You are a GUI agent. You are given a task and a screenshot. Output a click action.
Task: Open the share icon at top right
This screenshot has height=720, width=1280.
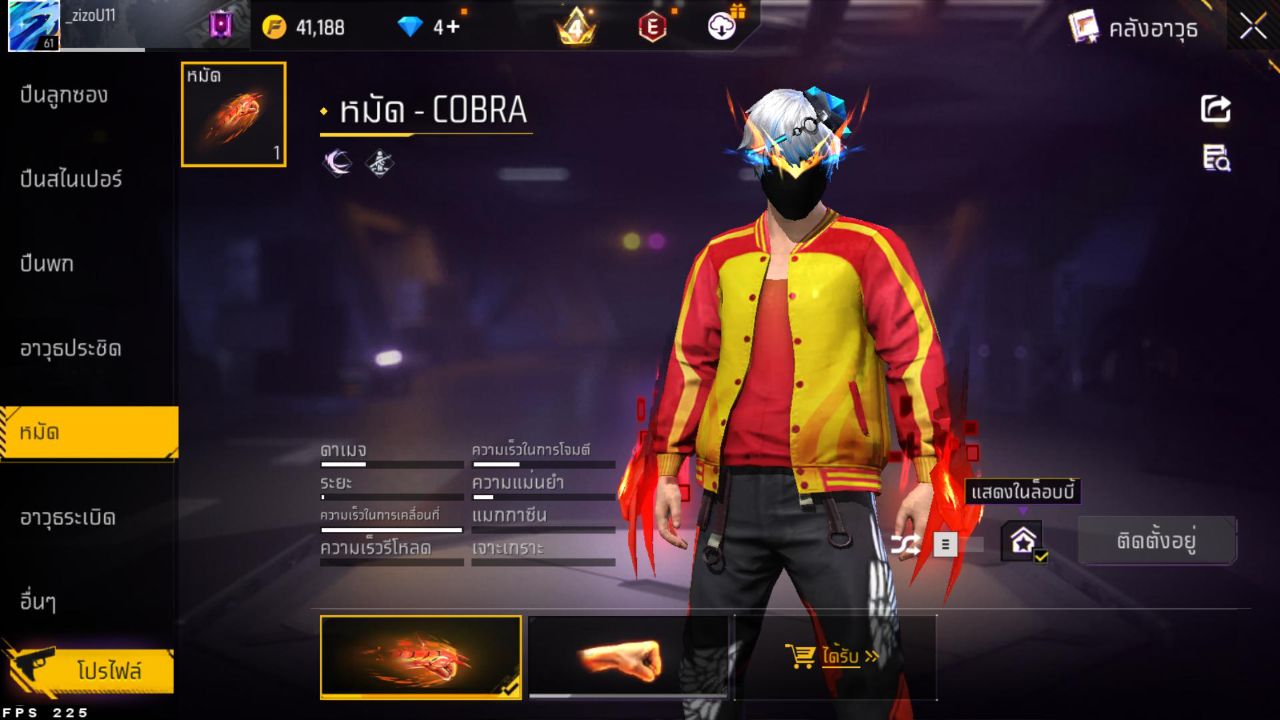tap(1215, 110)
